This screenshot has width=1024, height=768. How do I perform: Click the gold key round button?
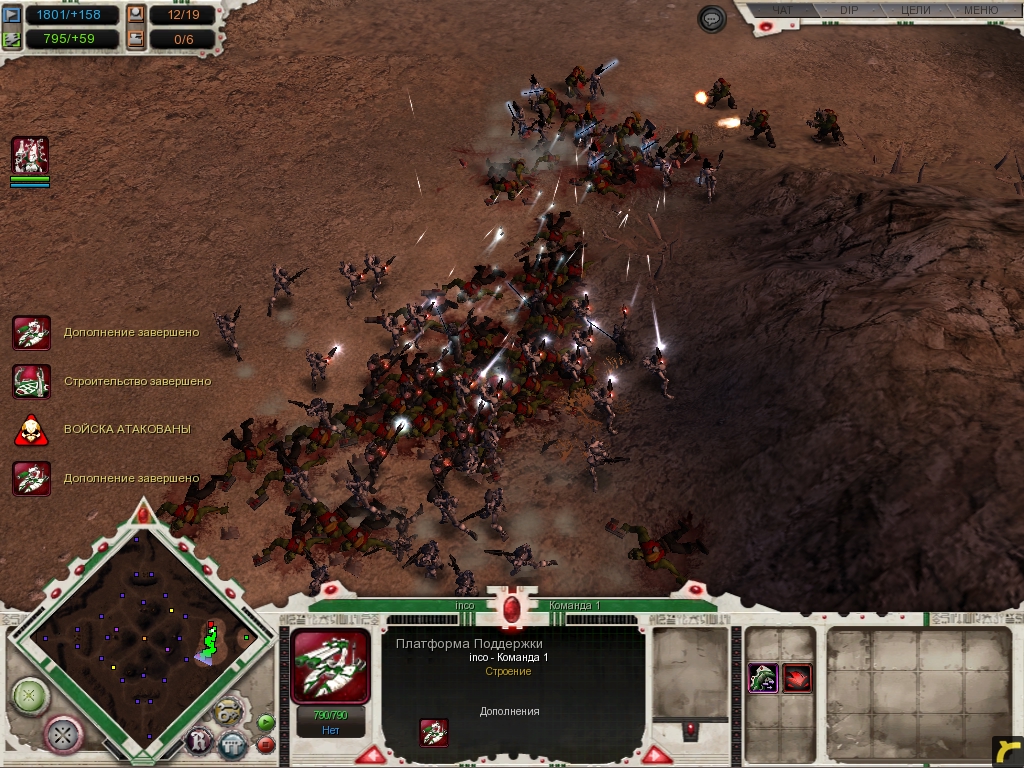pos(229,711)
